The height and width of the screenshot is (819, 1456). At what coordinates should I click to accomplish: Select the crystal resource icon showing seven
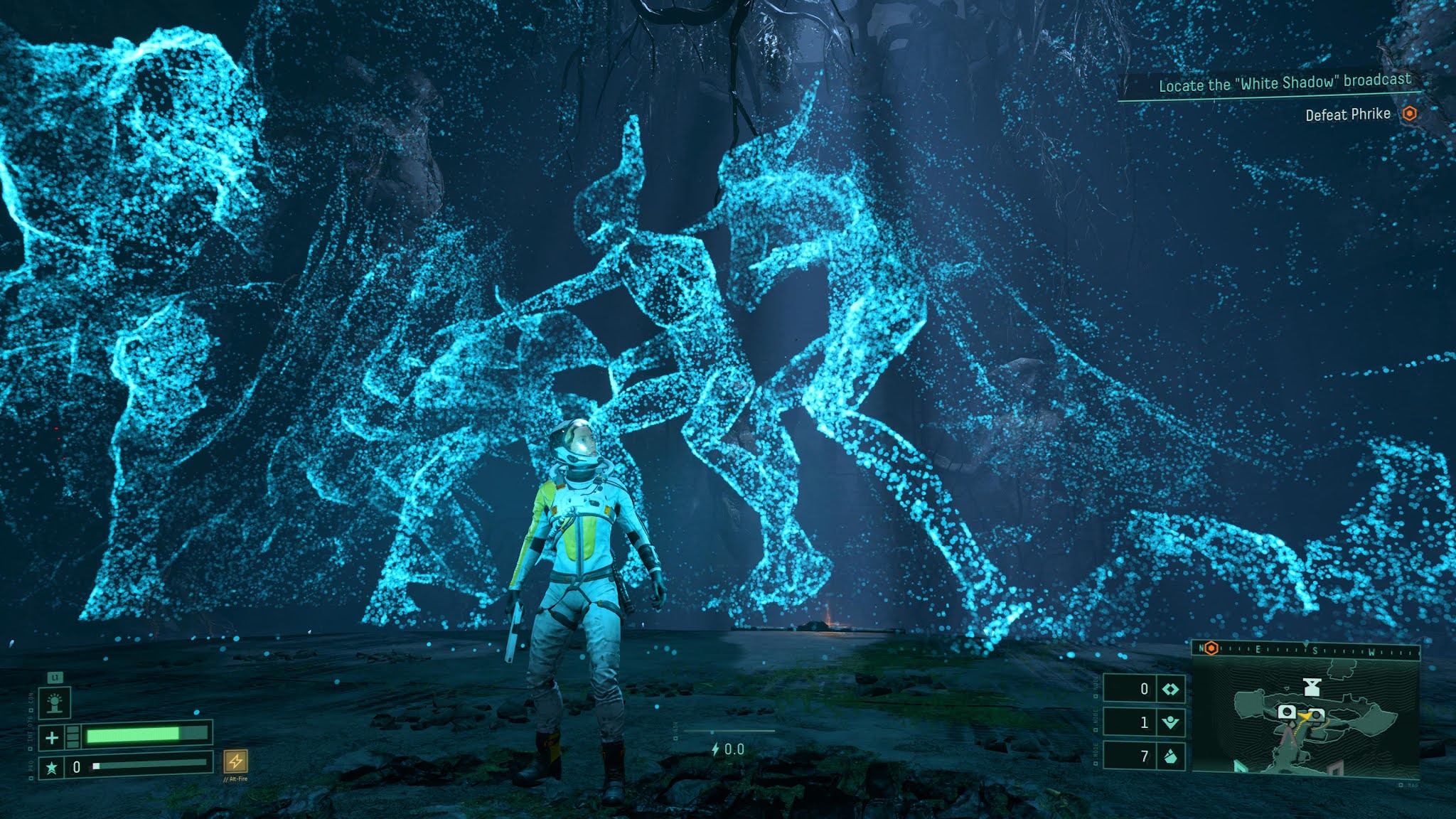tap(1170, 756)
